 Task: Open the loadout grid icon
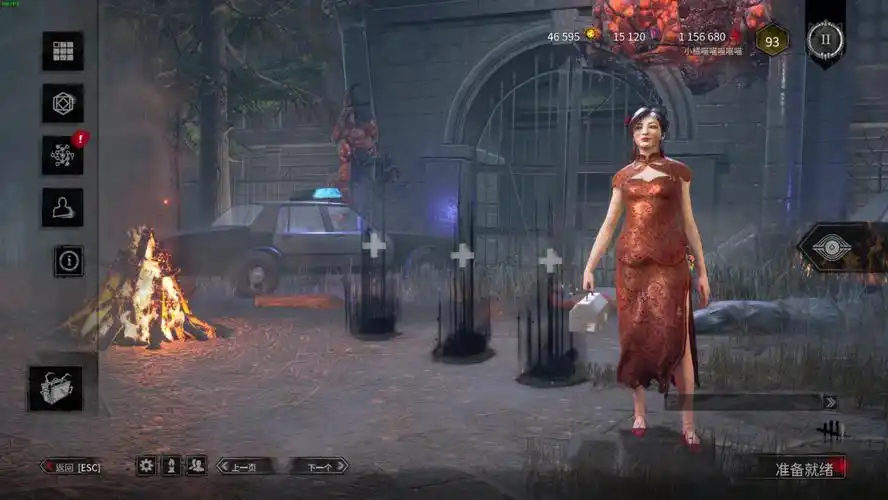pos(62,51)
